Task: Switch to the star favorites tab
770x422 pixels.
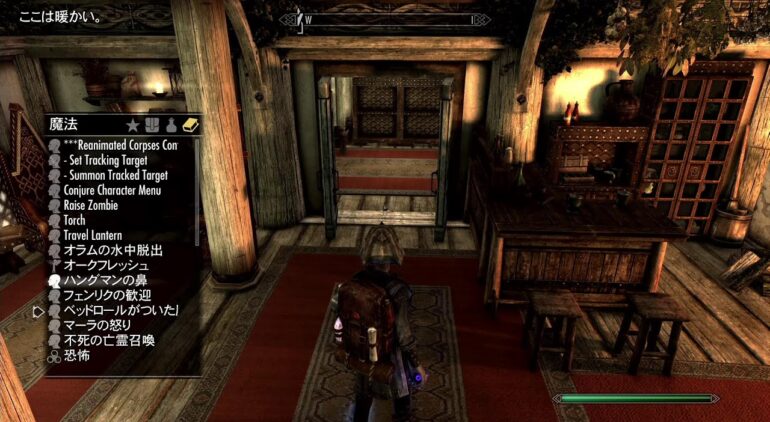Action: [x=132, y=125]
